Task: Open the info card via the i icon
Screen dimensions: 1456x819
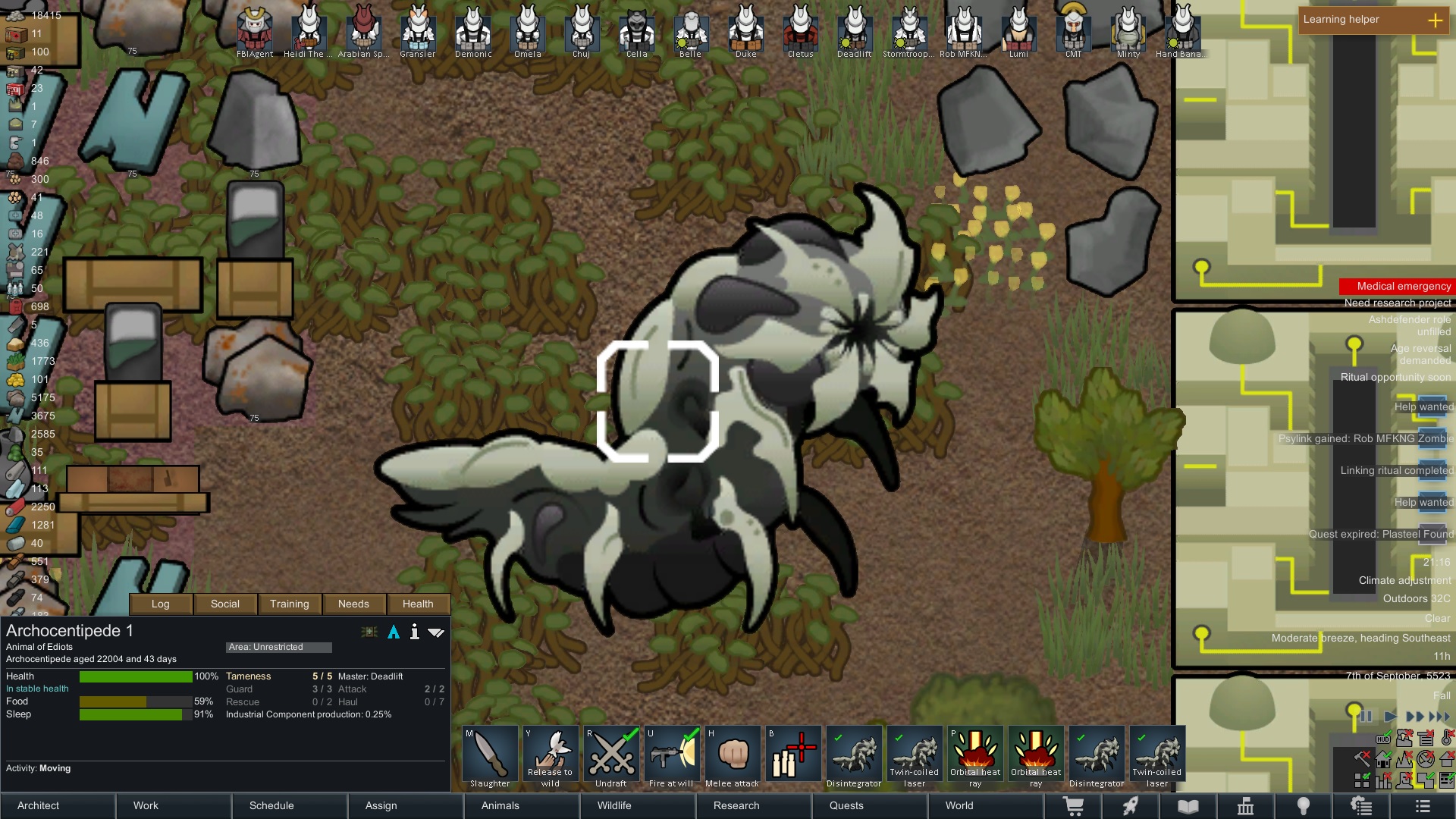Action: click(x=415, y=632)
